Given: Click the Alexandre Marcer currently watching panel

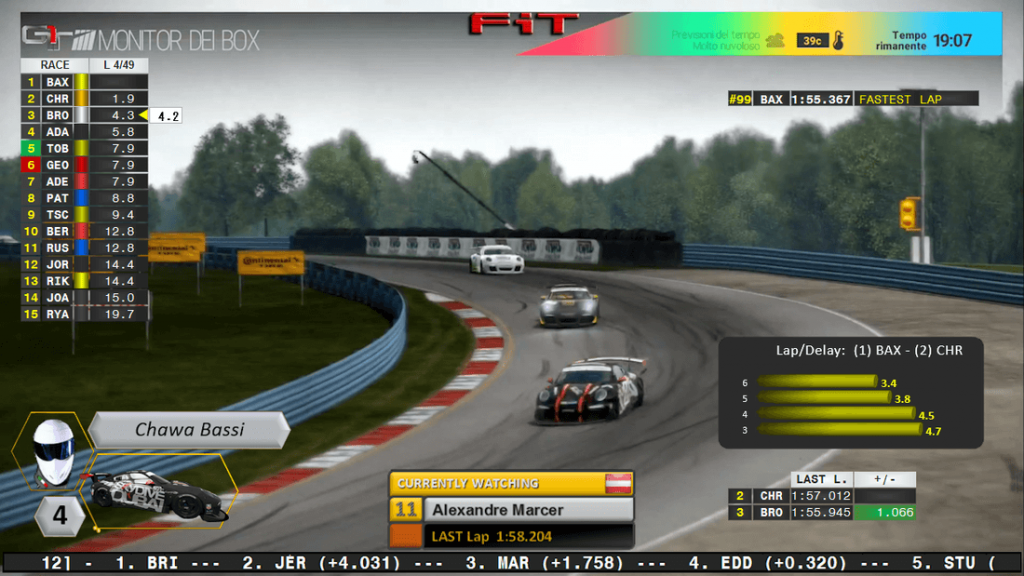Looking at the screenshot, I should [511, 509].
